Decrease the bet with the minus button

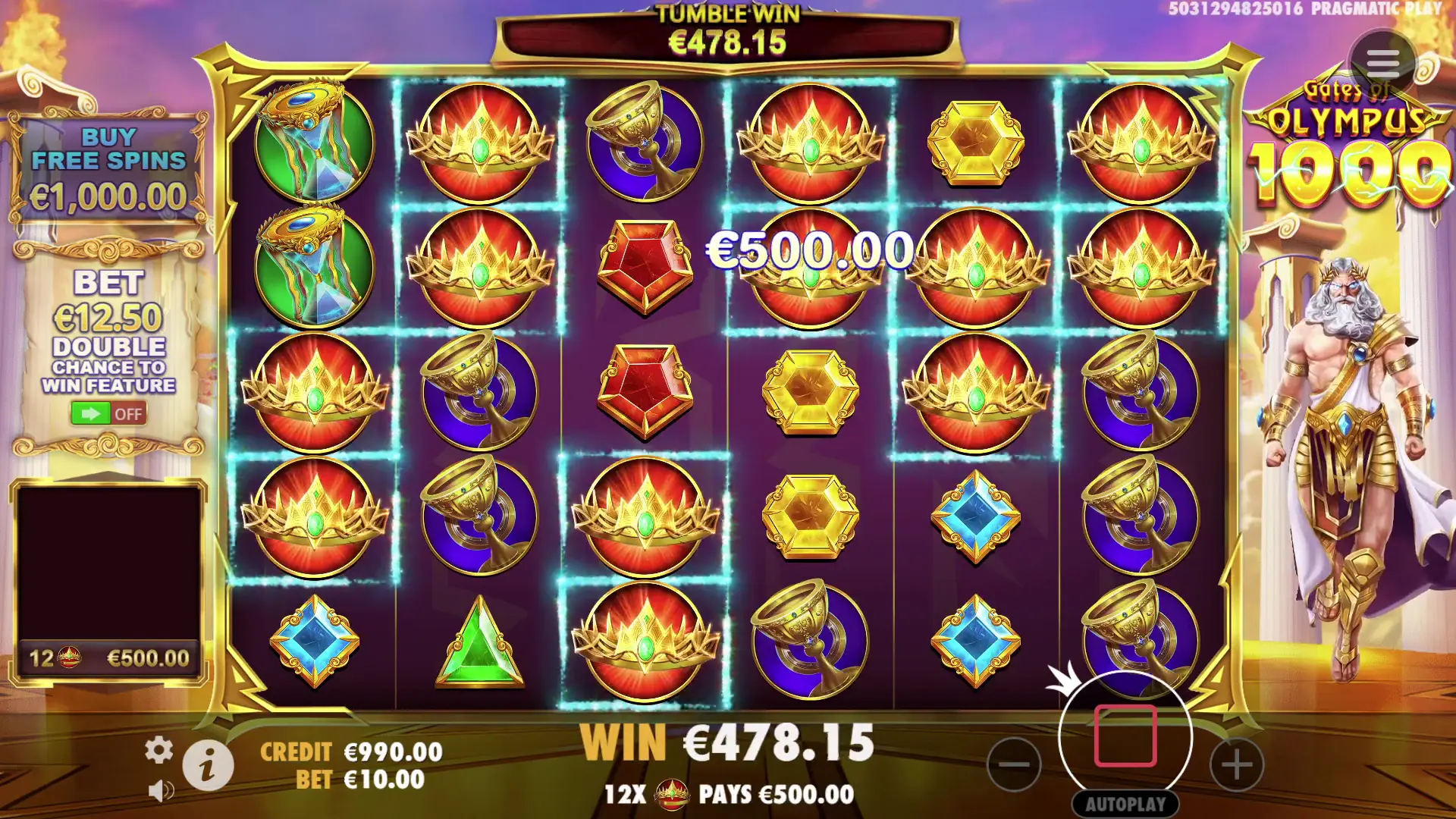click(x=1014, y=764)
